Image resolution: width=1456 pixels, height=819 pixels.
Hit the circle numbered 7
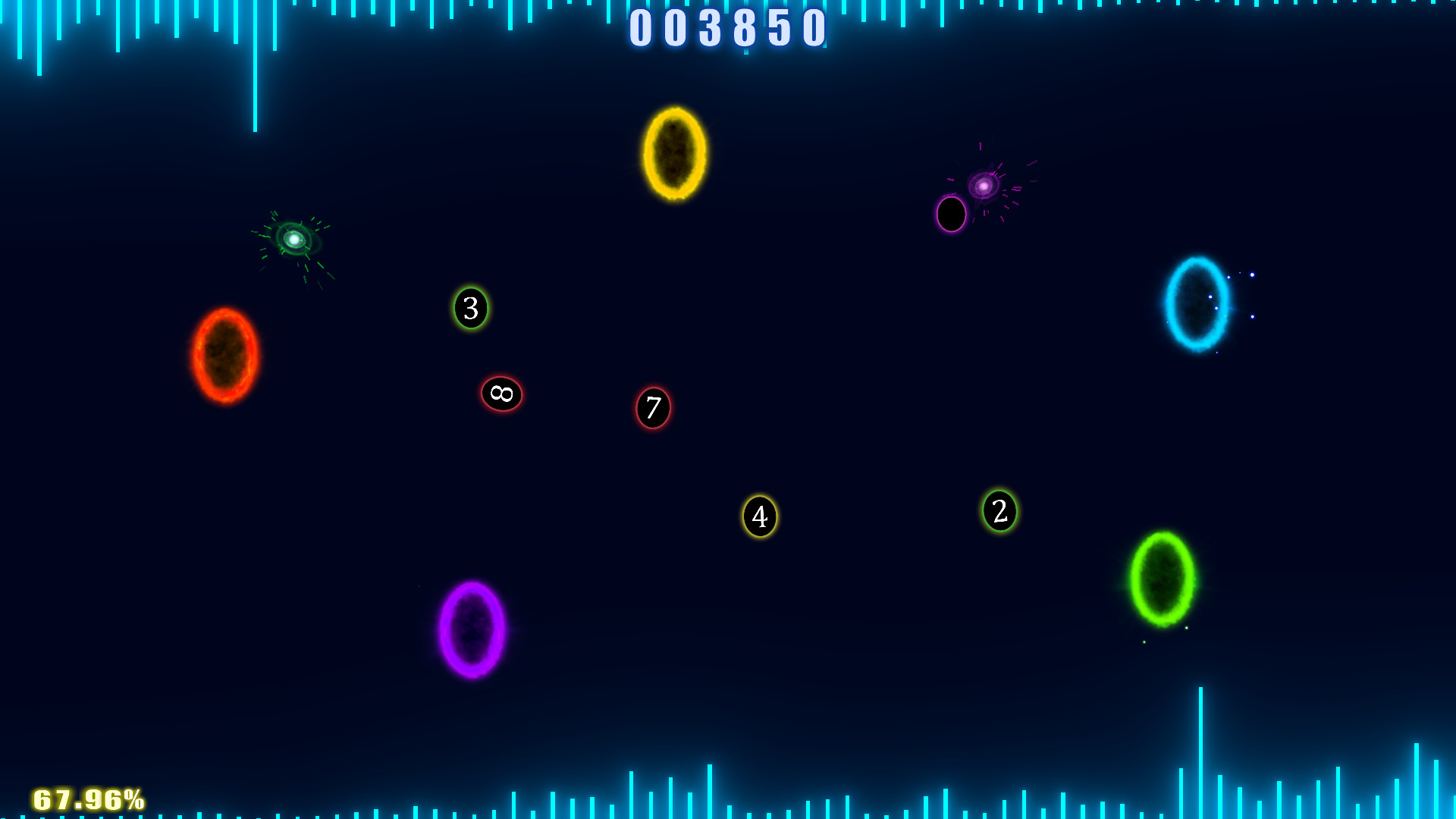coord(652,409)
